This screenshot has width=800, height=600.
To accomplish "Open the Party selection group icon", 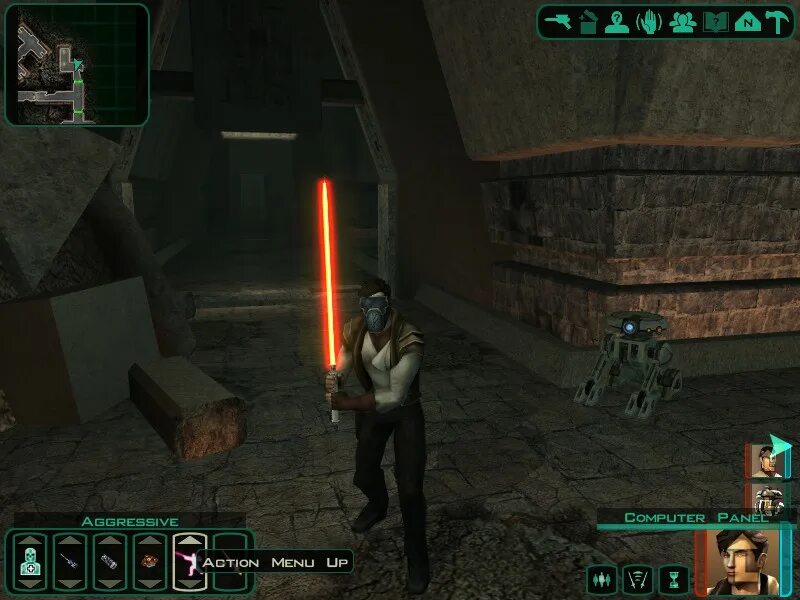I will coord(683,22).
